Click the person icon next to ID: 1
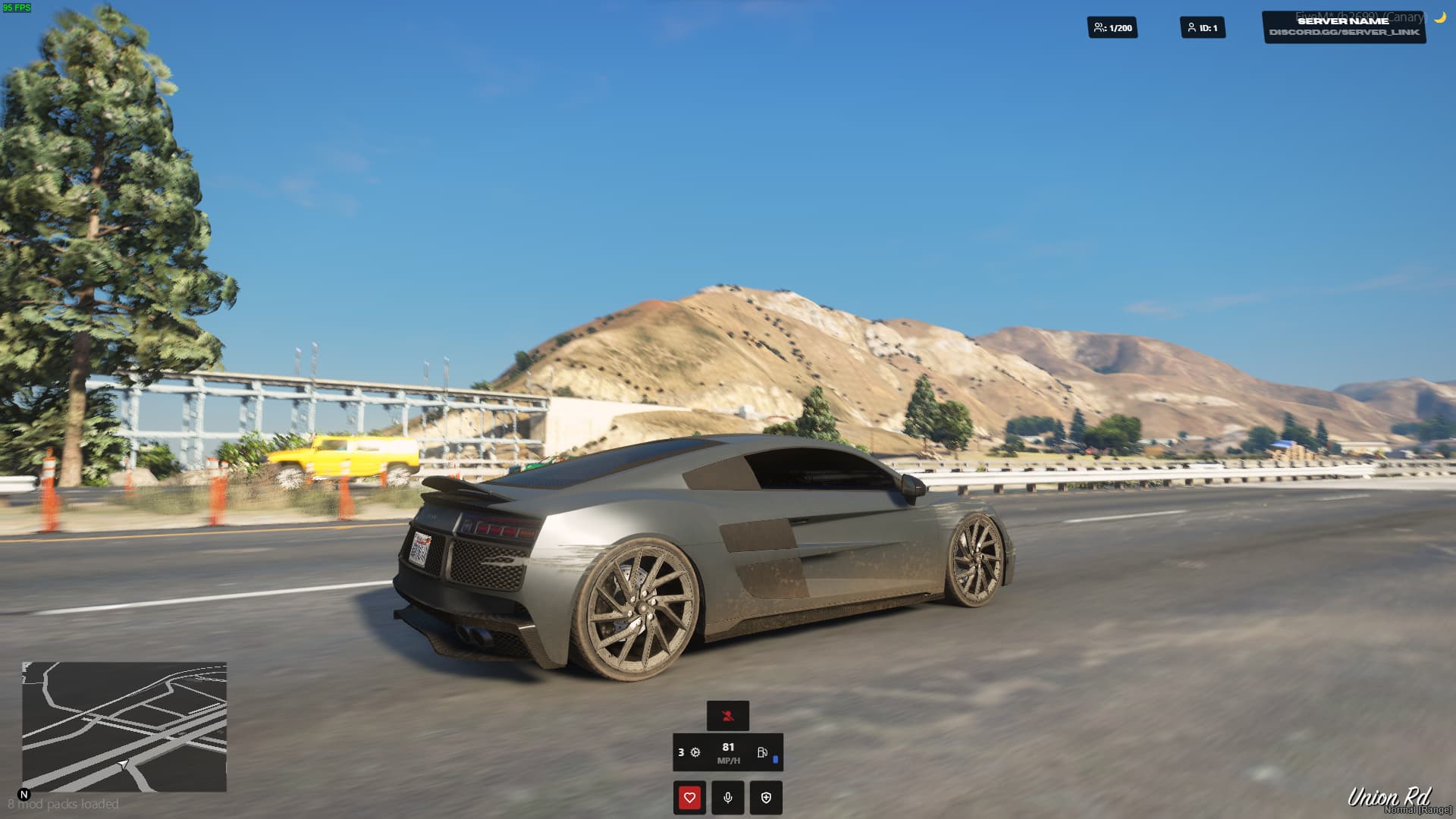The width and height of the screenshot is (1456, 819). [1192, 27]
